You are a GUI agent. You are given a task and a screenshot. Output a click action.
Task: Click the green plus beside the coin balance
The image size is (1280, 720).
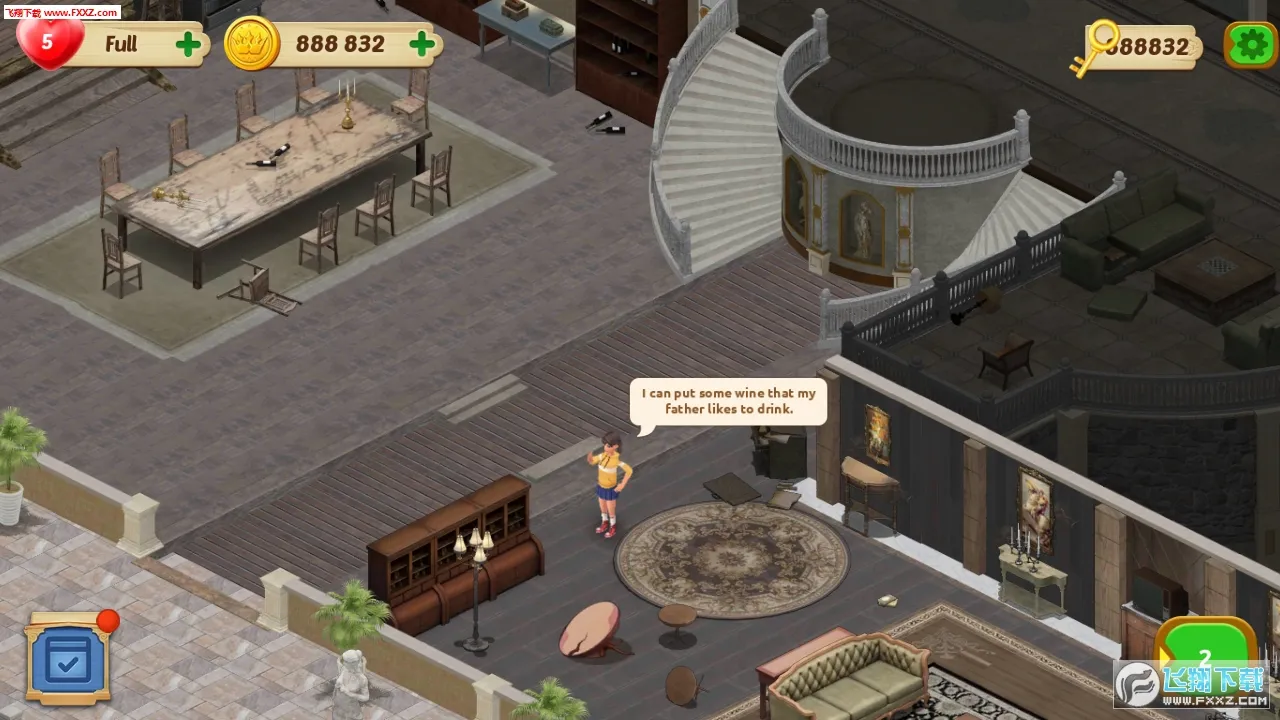[x=421, y=43]
